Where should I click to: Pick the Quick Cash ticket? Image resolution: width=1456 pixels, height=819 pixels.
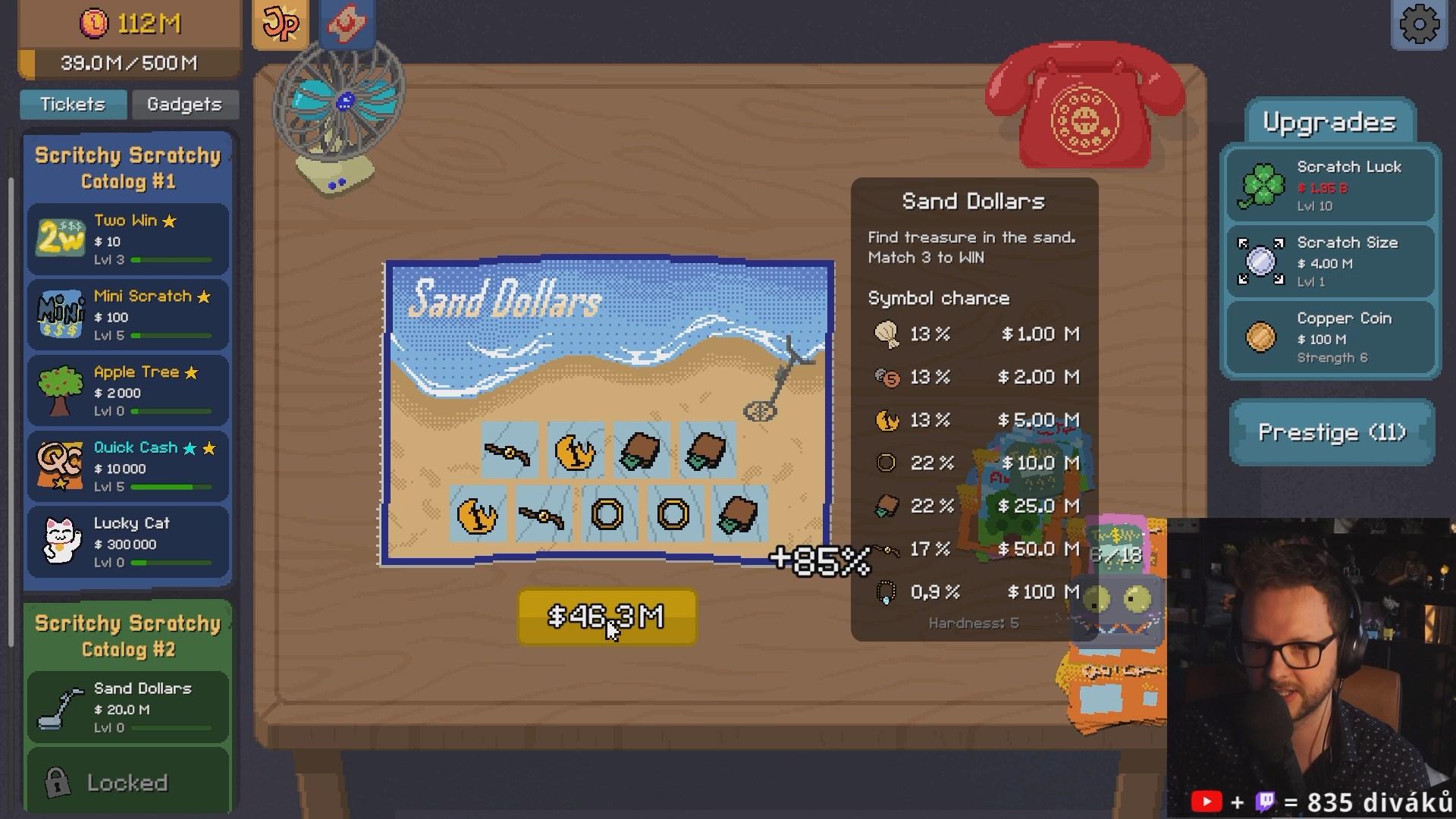(x=127, y=466)
